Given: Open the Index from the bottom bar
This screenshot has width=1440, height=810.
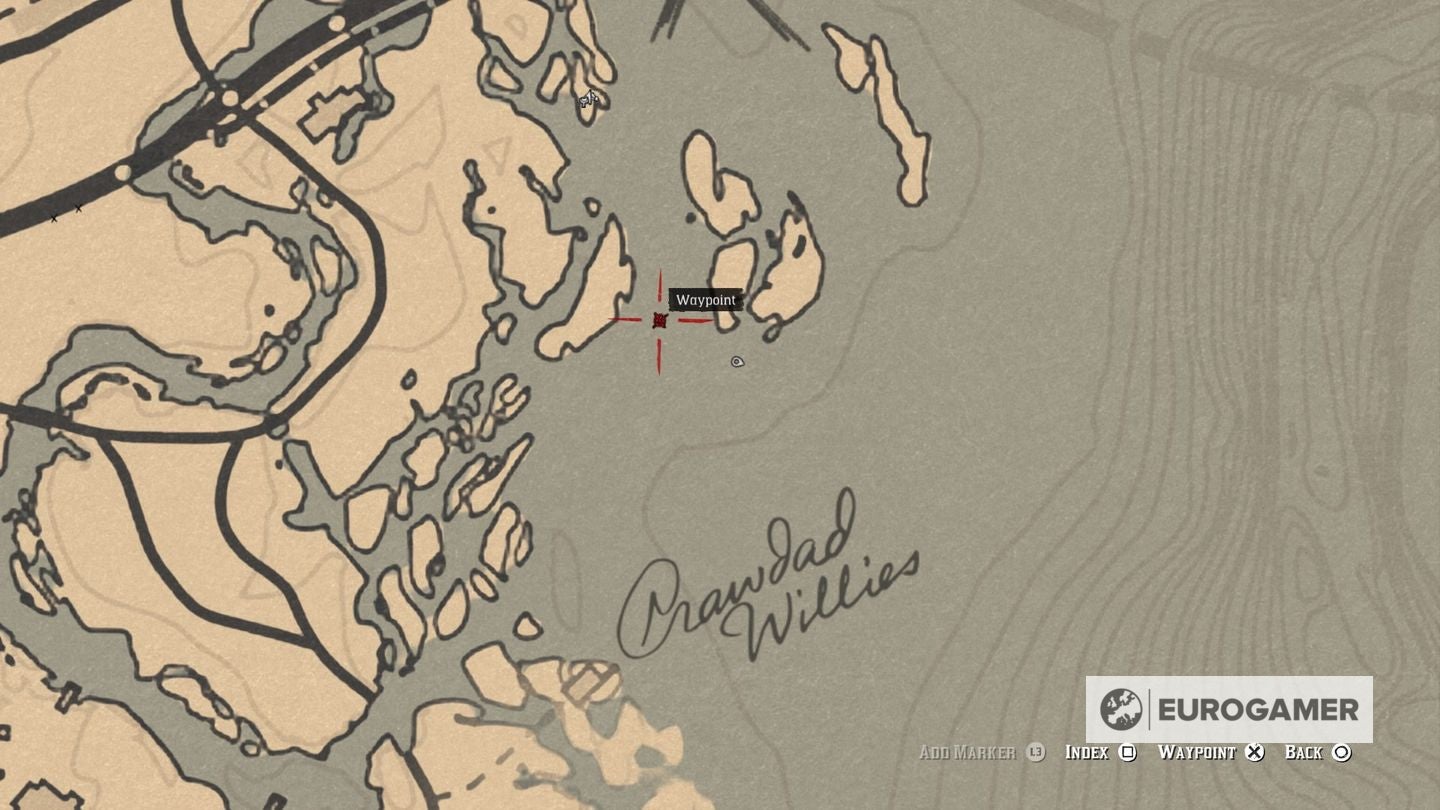Looking at the screenshot, I should (x=1085, y=752).
